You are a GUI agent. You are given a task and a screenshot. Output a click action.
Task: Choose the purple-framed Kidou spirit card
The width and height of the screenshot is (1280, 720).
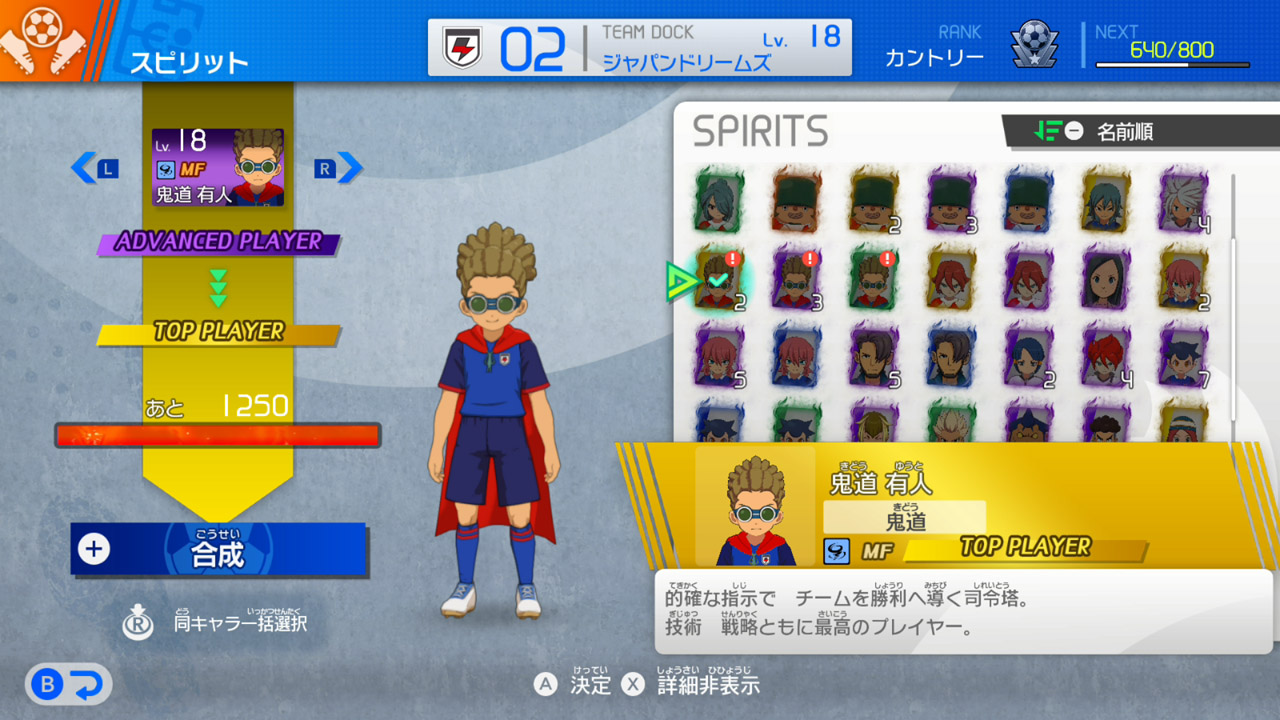[x=797, y=279]
